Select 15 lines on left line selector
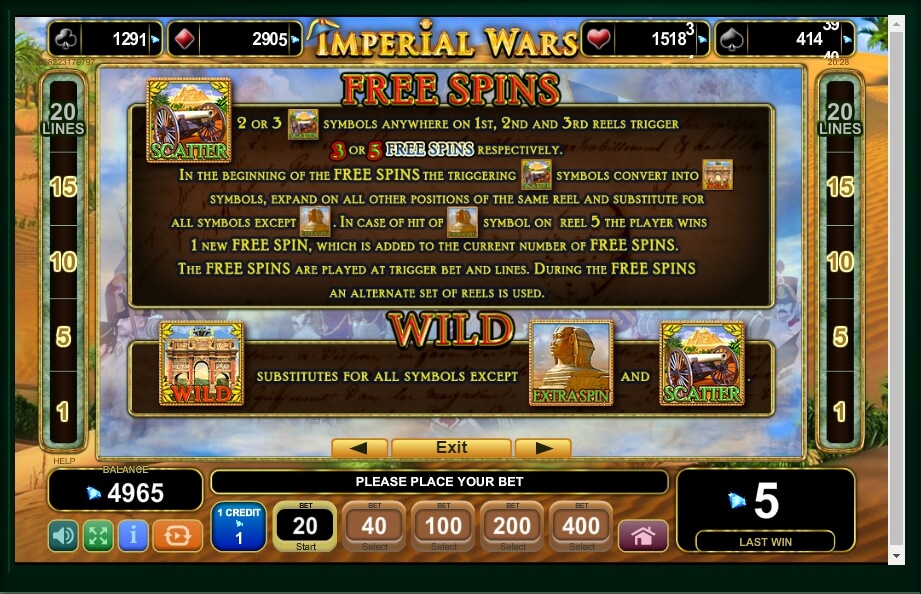Viewport: 921px width, 594px height. coord(63,187)
